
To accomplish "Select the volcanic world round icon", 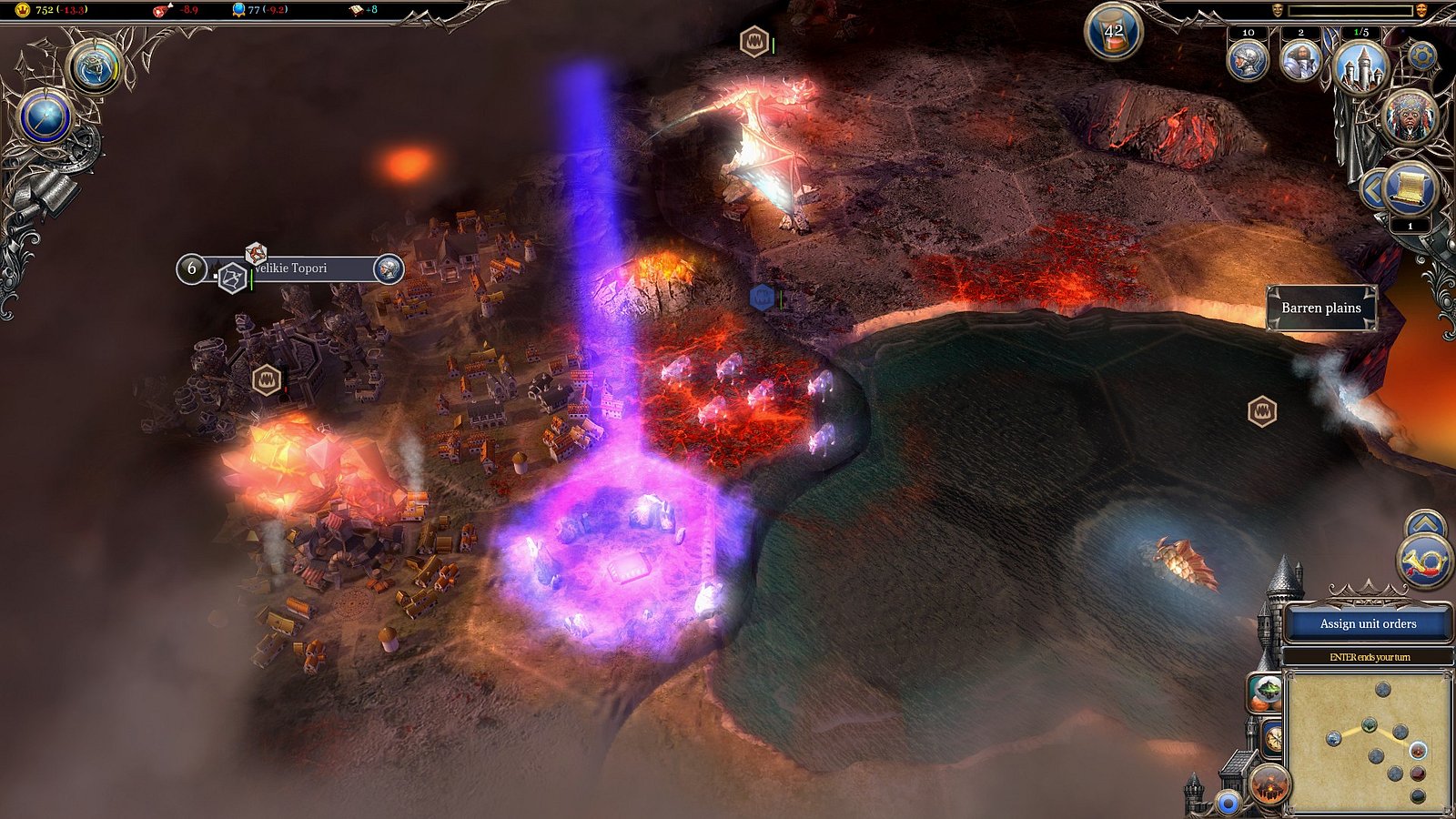I will (1270, 784).
